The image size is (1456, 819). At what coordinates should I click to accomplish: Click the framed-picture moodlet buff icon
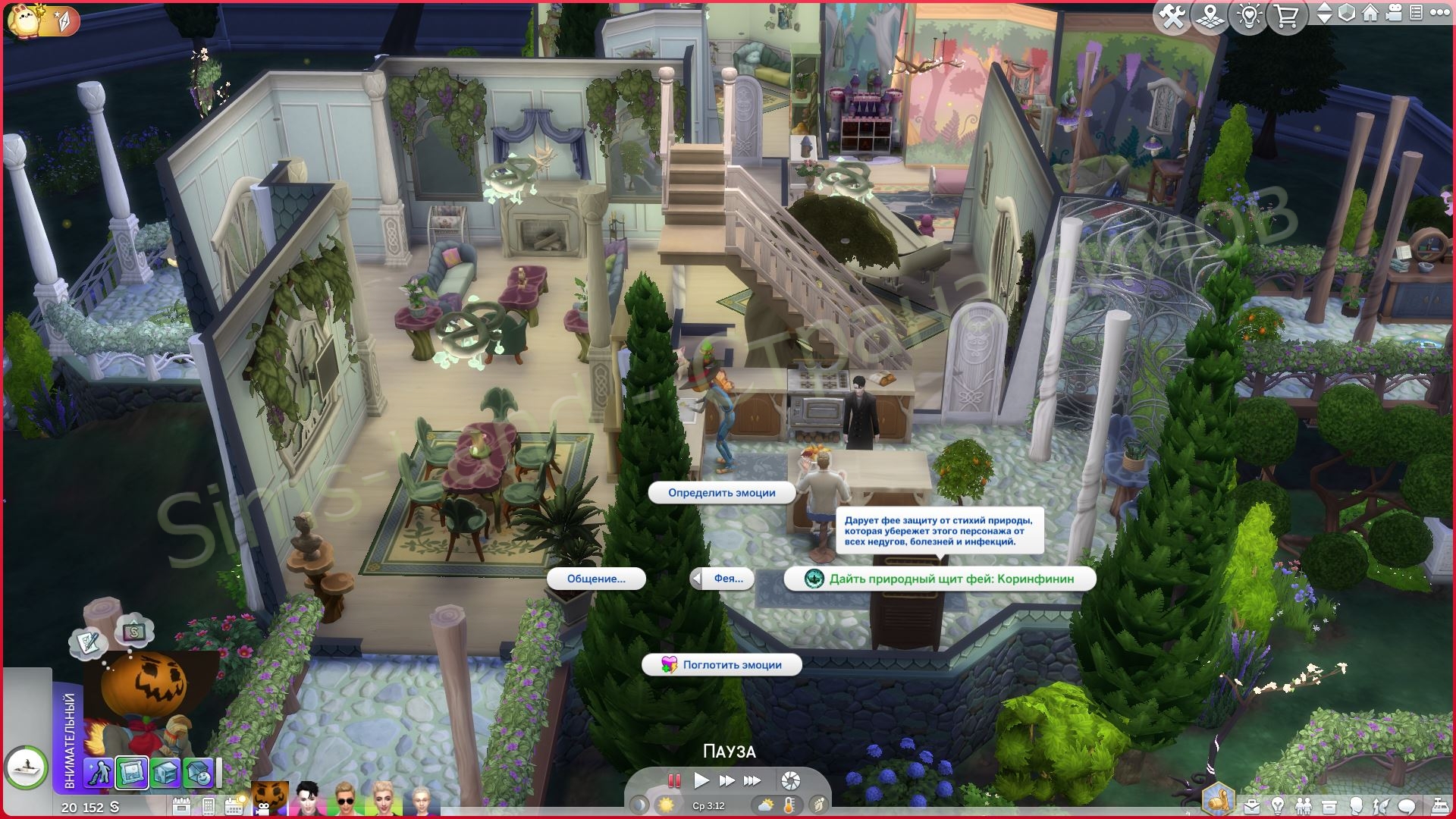(132, 773)
